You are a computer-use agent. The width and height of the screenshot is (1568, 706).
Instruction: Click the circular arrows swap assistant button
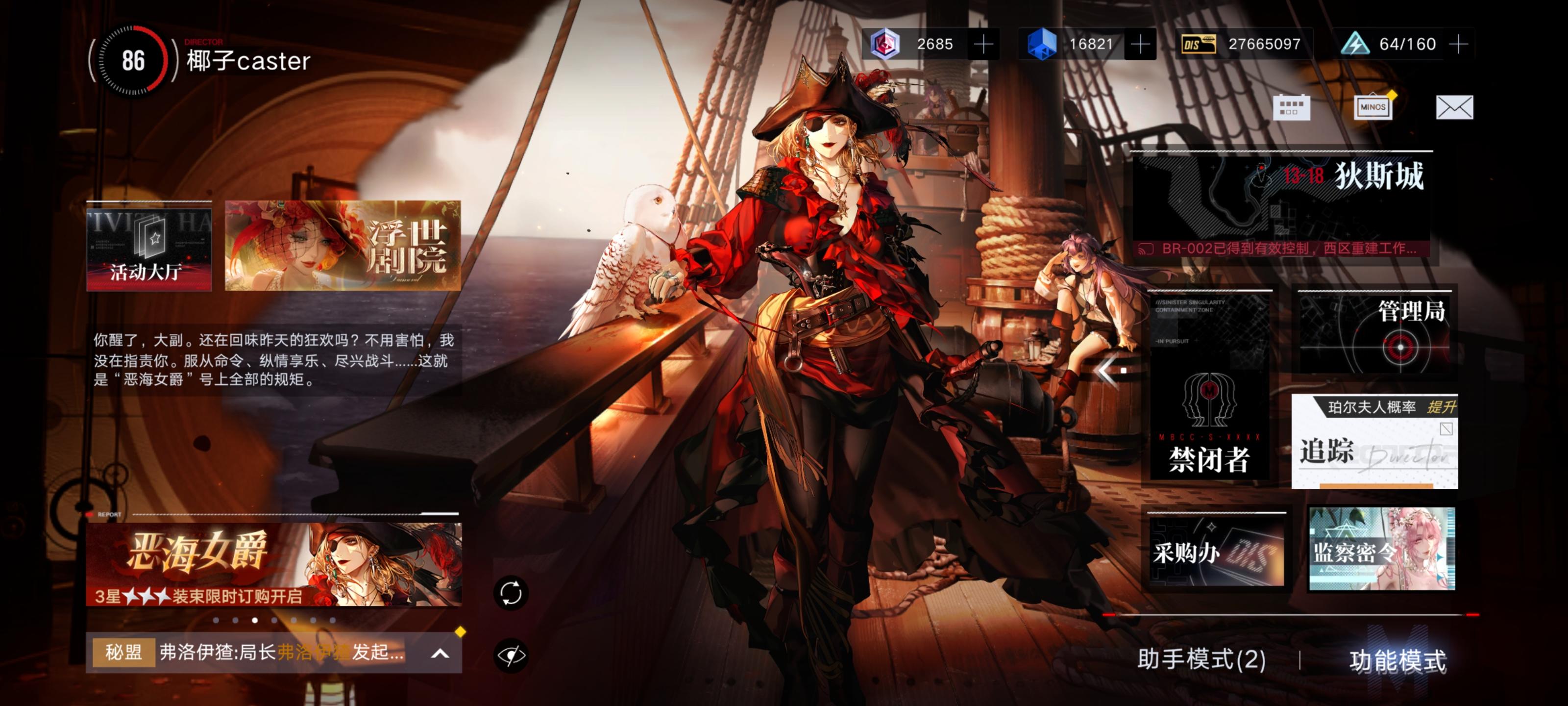pyautogui.click(x=511, y=593)
